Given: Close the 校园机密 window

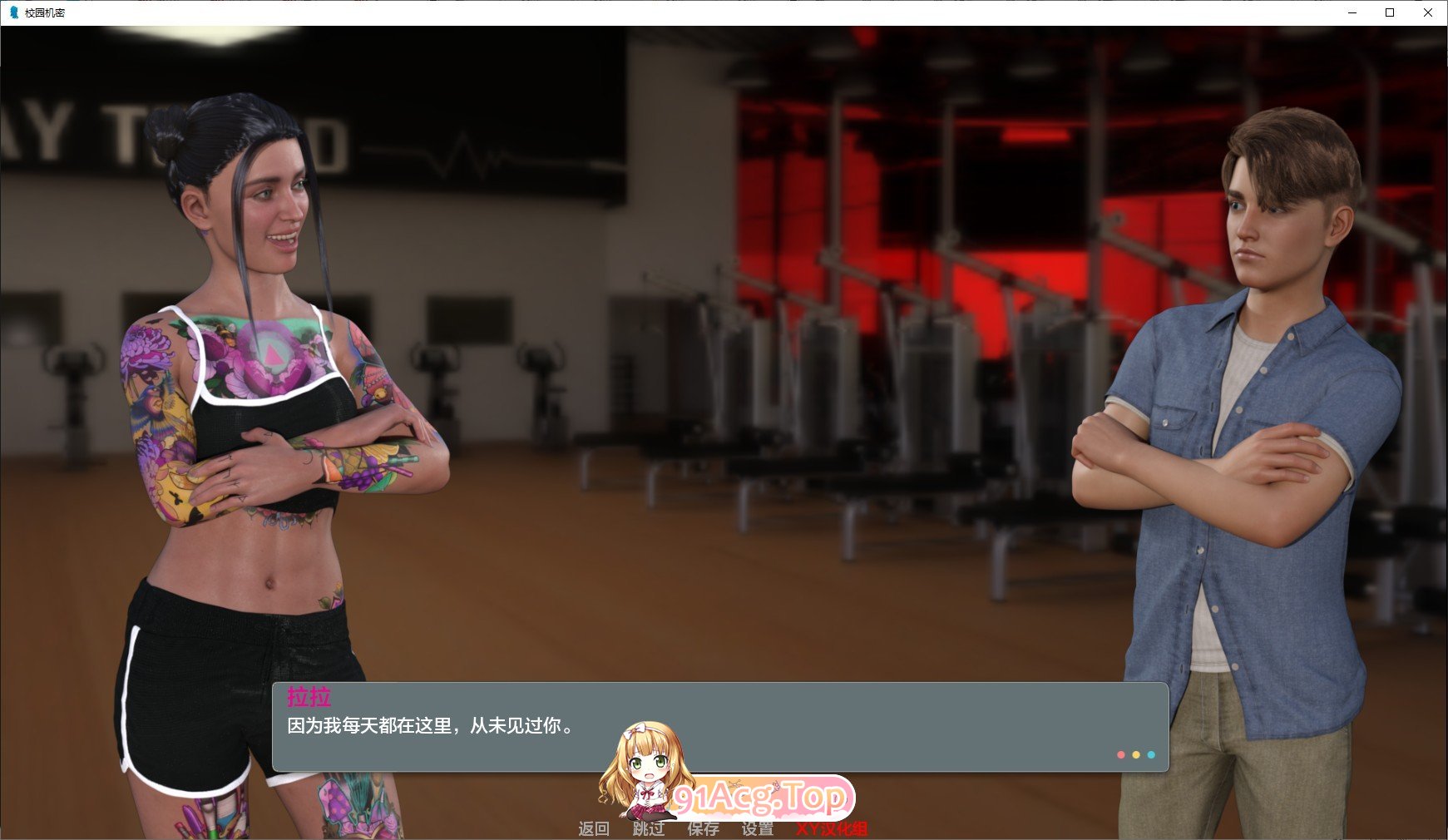Looking at the screenshot, I should (1427, 13).
